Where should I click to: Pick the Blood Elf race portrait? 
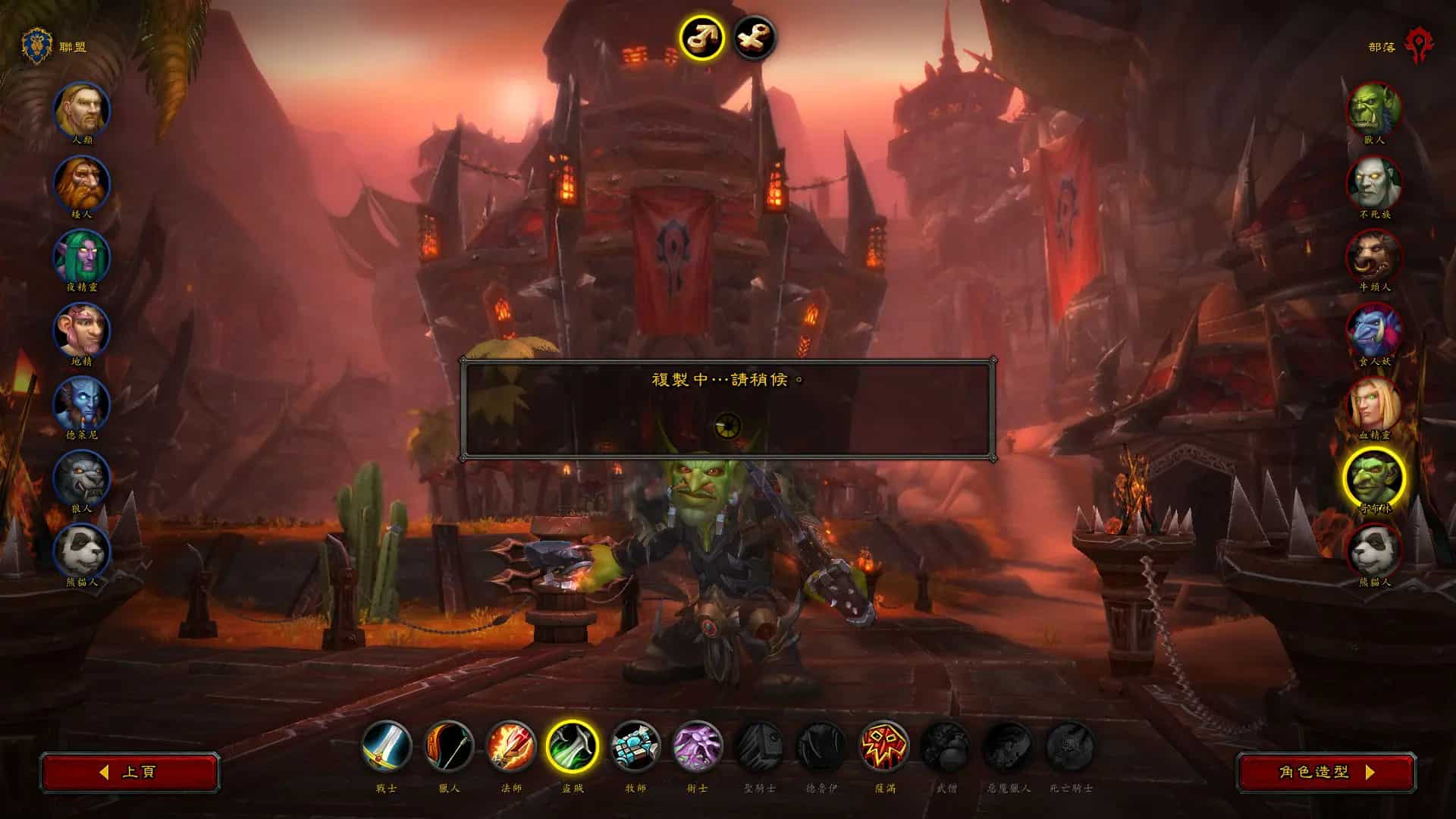(x=1374, y=405)
